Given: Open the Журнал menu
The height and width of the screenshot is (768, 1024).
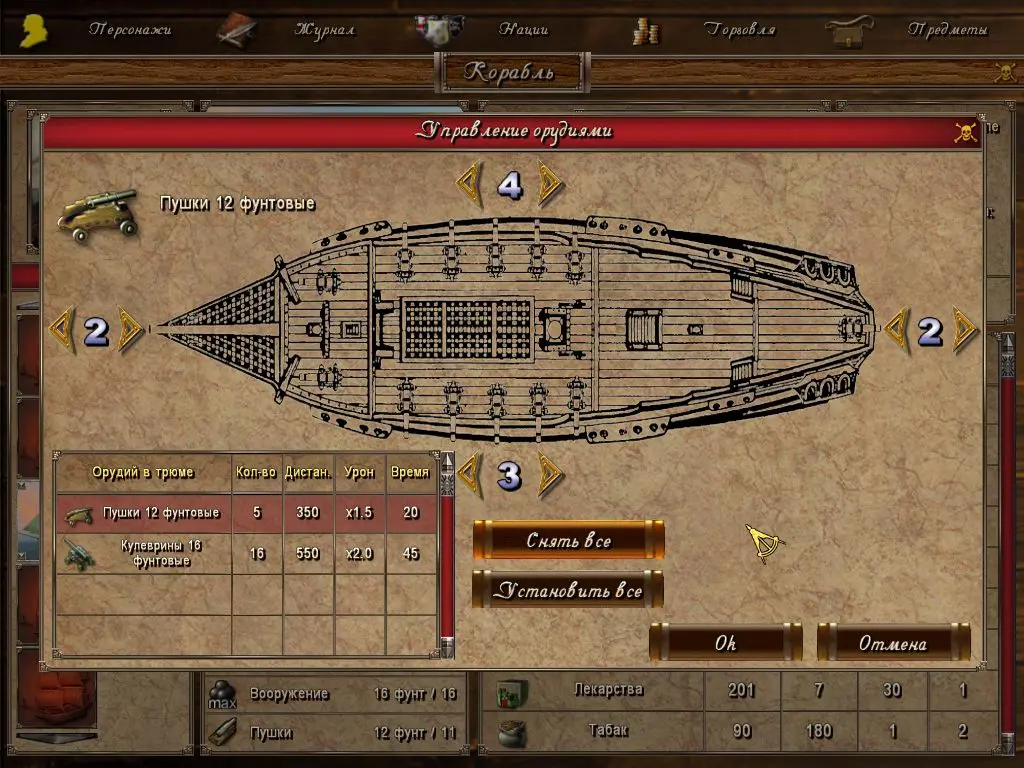Looking at the screenshot, I should coord(324,30).
